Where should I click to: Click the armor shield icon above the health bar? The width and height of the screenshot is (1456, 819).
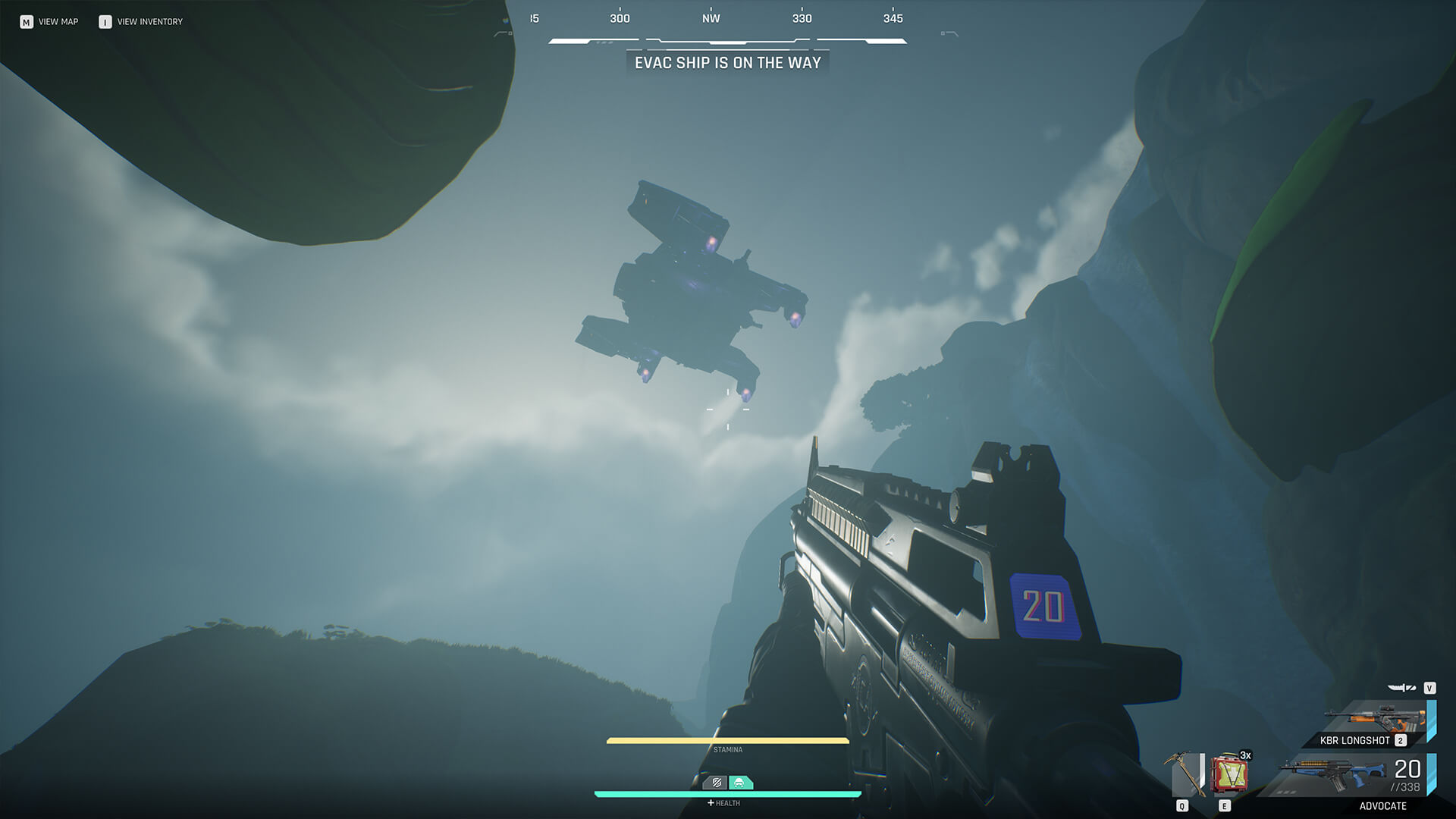[716, 783]
